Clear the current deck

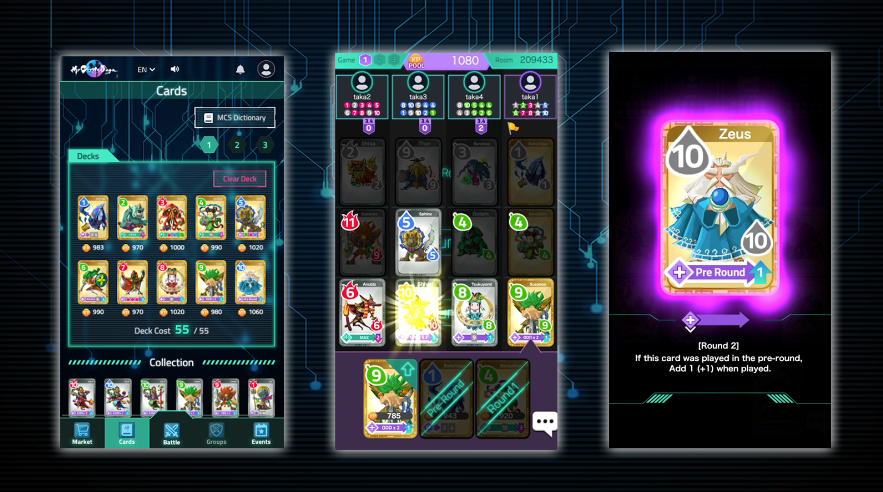coord(239,179)
